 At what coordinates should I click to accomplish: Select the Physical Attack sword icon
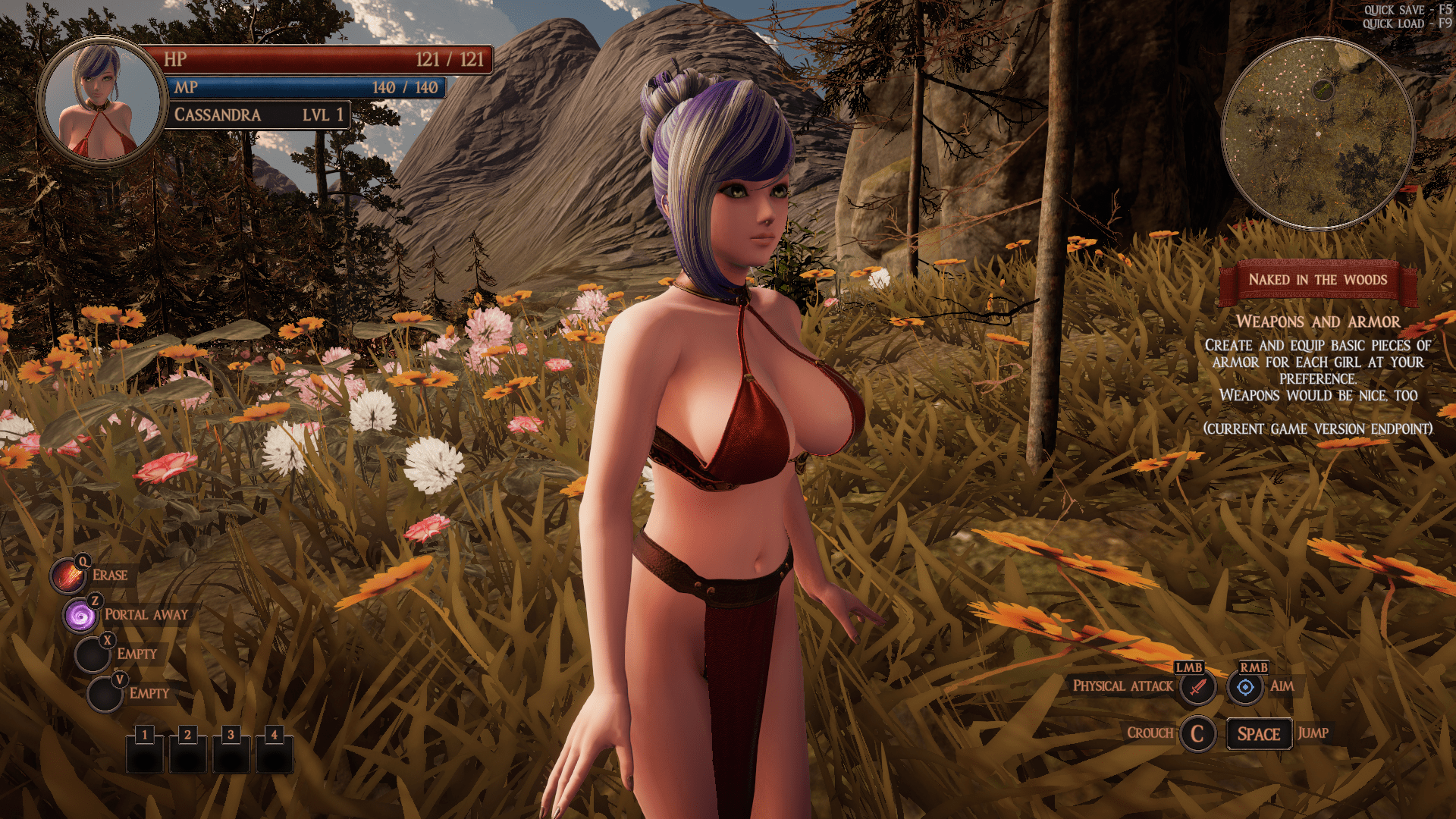pyautogui.click(x=1196, y=689)
